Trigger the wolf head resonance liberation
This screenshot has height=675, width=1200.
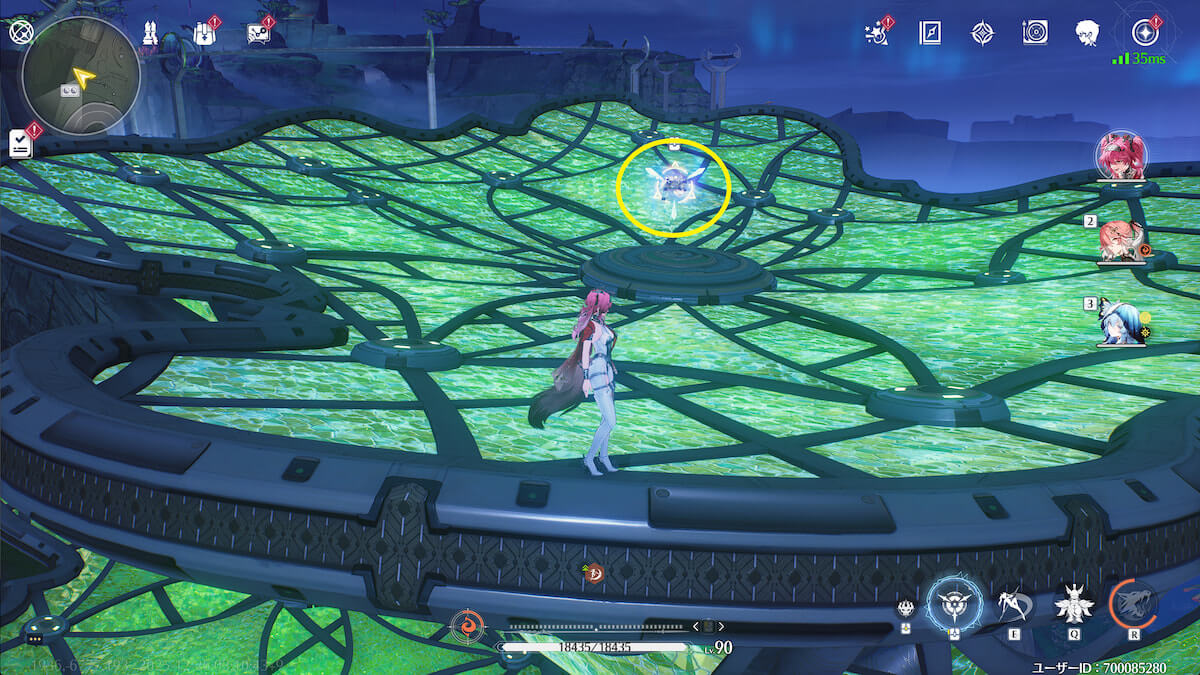(1134, 603)
